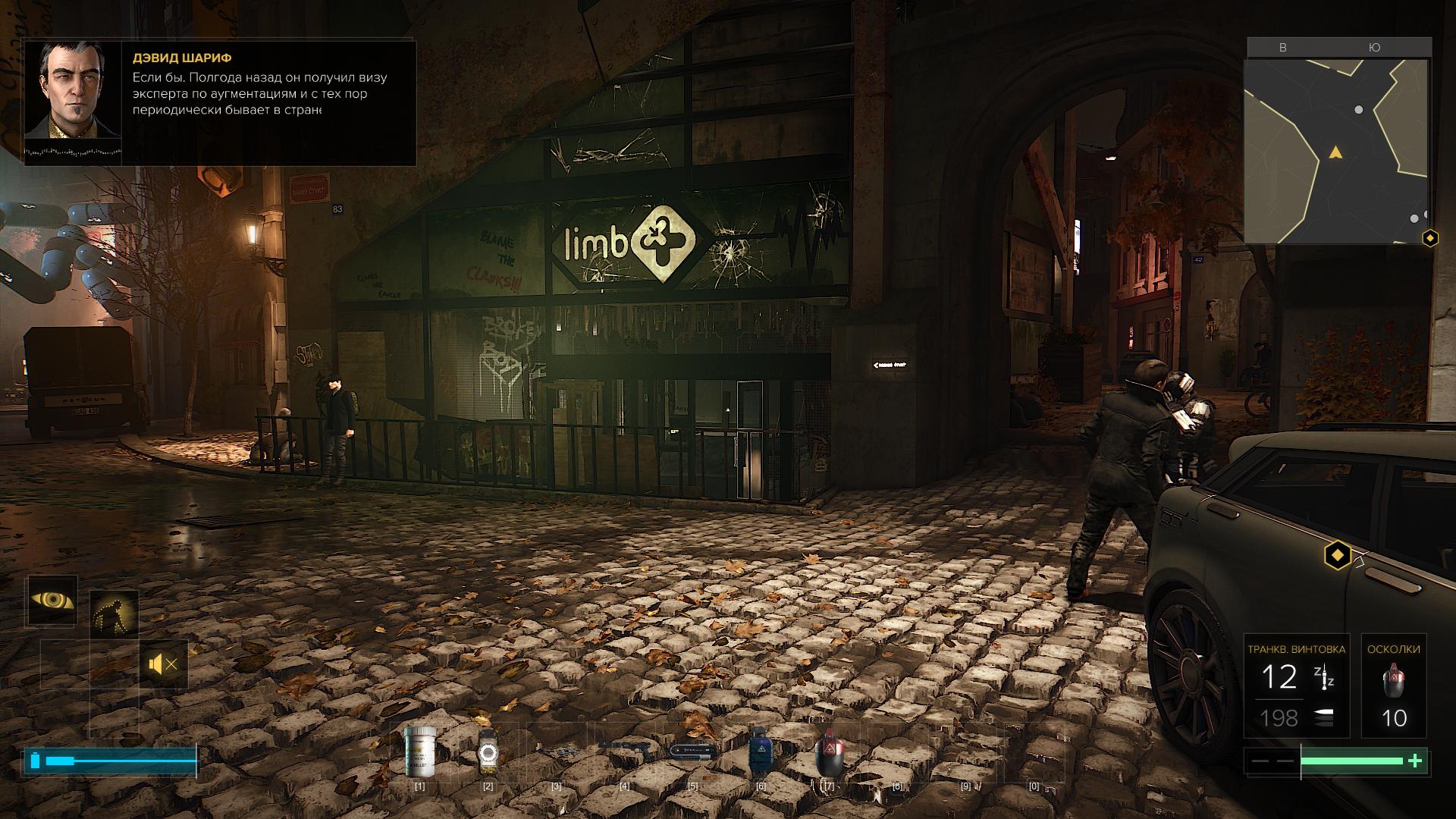Activate the Smart Vision eye augmentation

53,600
